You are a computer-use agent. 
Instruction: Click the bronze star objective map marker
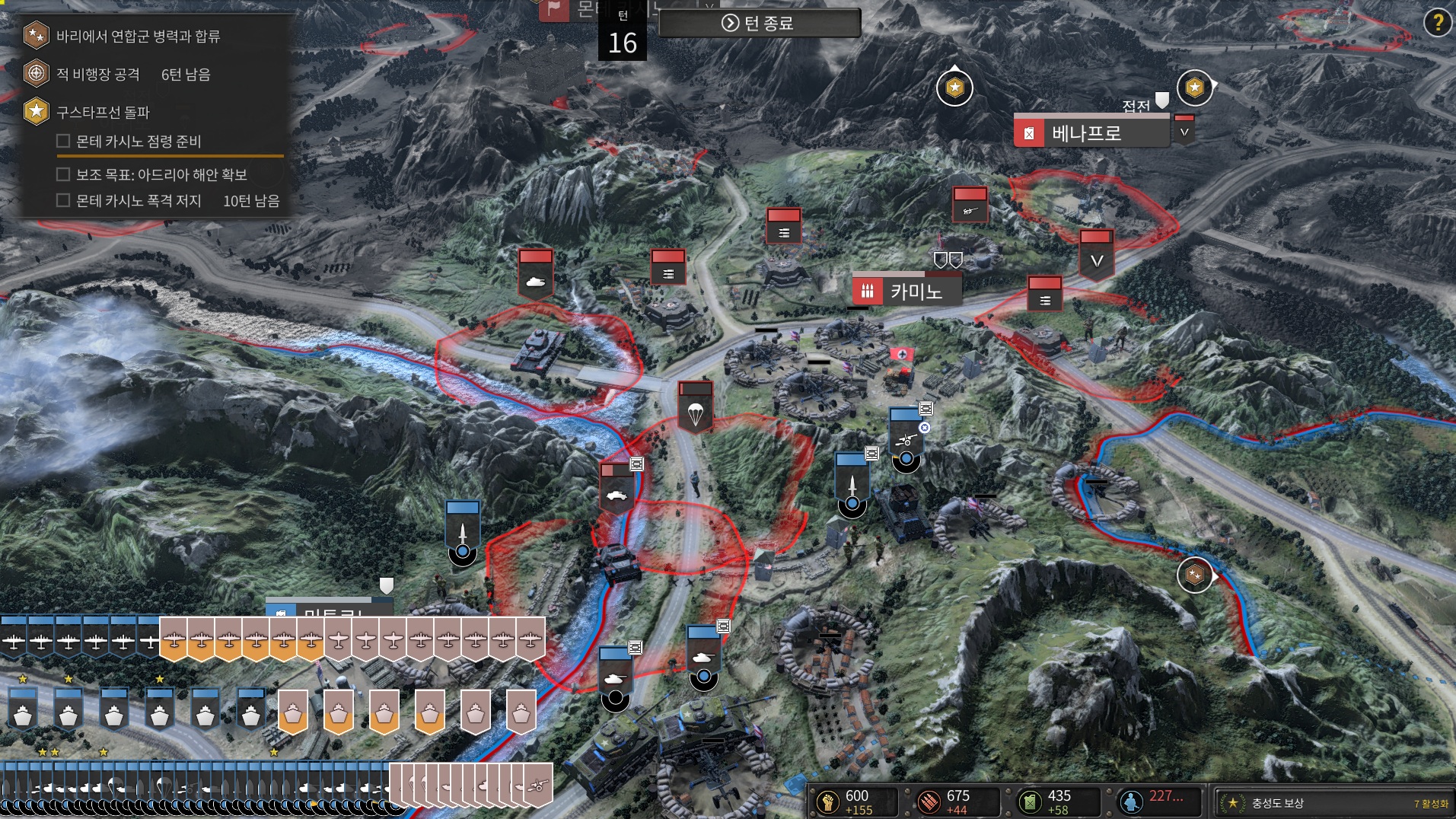pyautogui.click(x=1194, y=575)
